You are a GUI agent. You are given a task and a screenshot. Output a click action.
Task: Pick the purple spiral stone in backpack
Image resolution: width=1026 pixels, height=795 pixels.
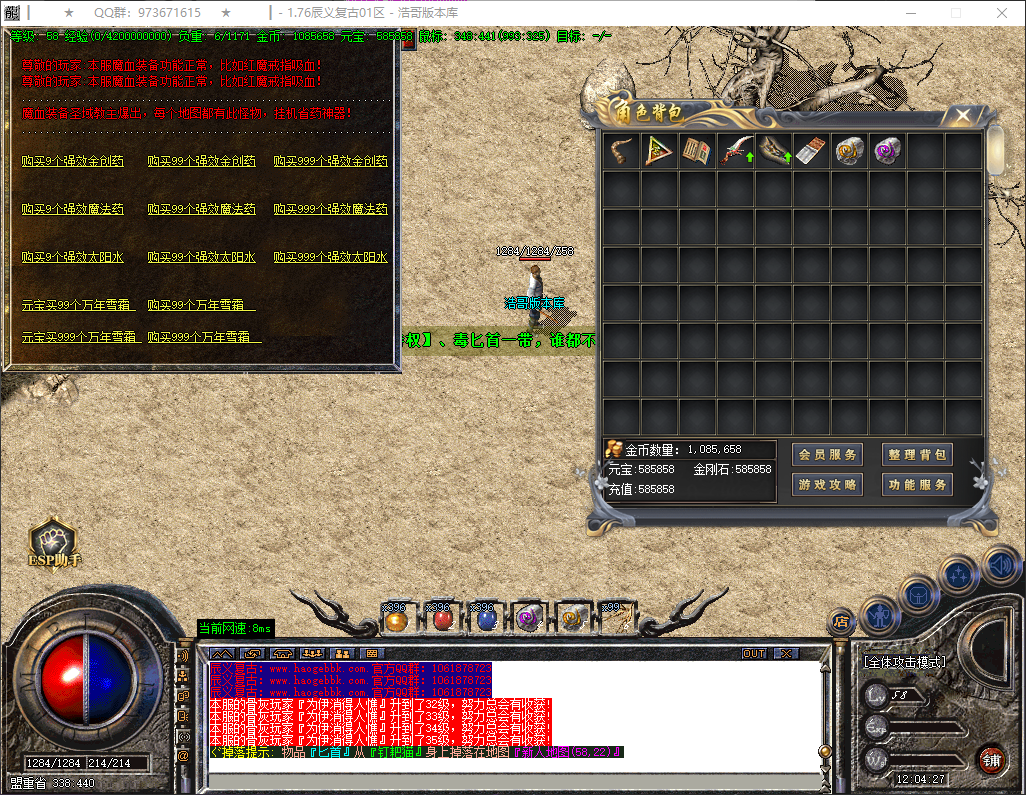coord(887,151)
